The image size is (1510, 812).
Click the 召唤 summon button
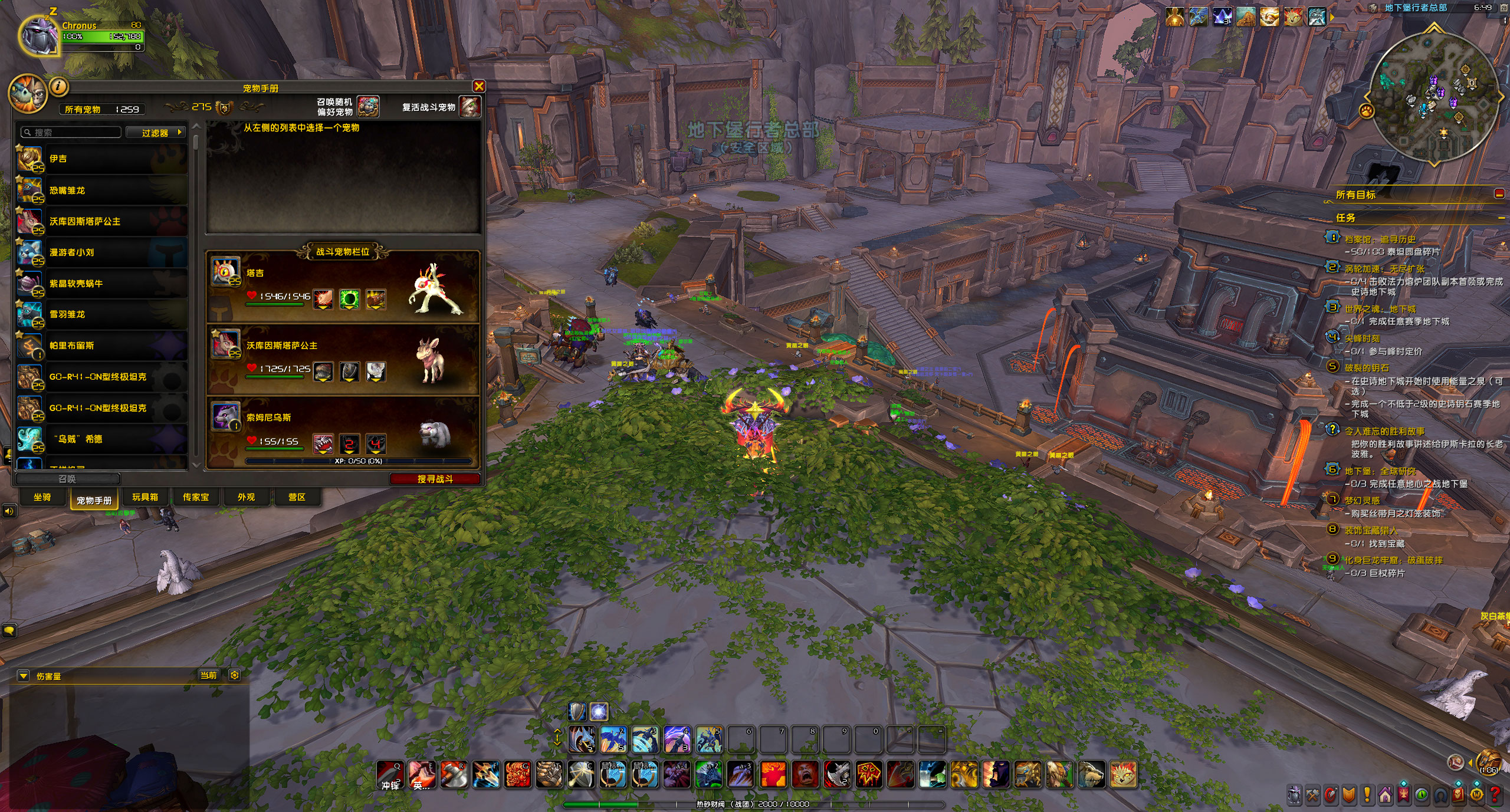pos(67,479)
